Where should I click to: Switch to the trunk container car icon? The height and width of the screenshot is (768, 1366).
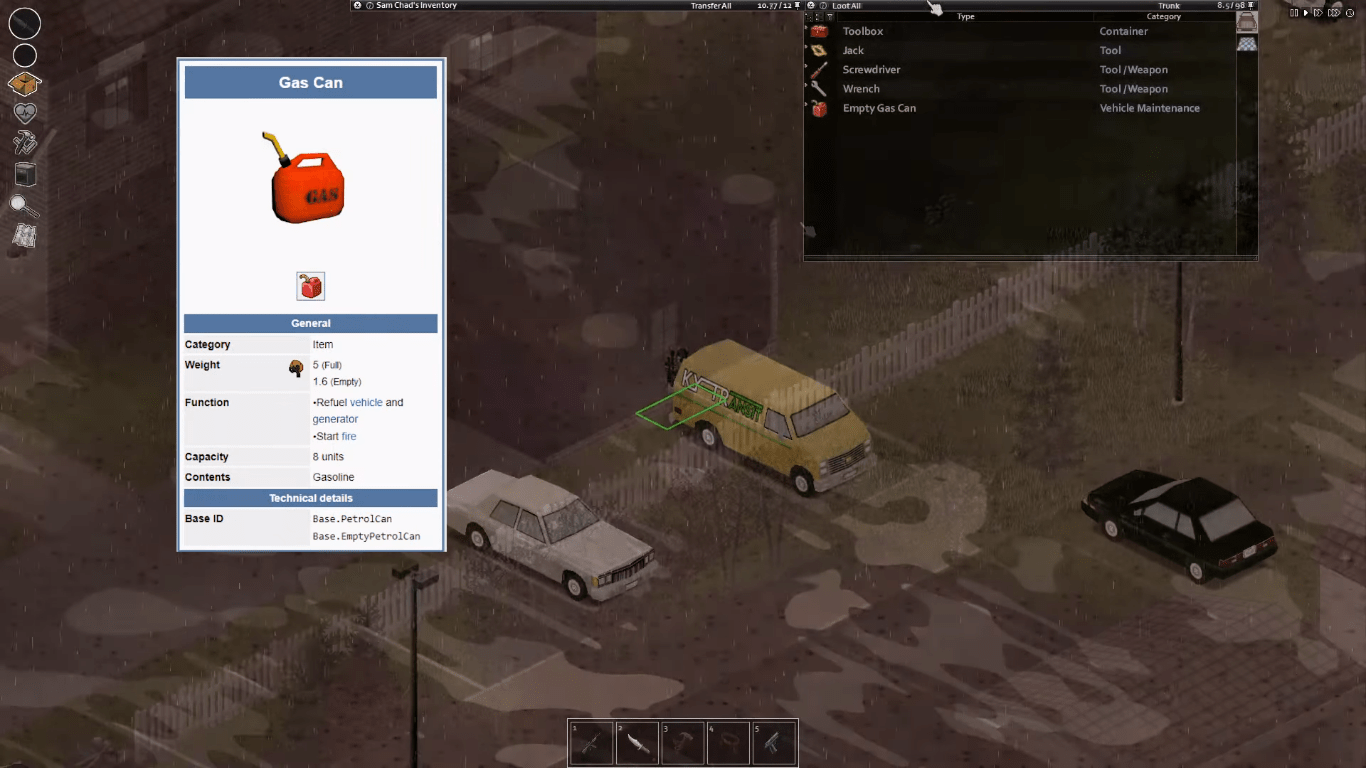click(x=1246, y=21)
